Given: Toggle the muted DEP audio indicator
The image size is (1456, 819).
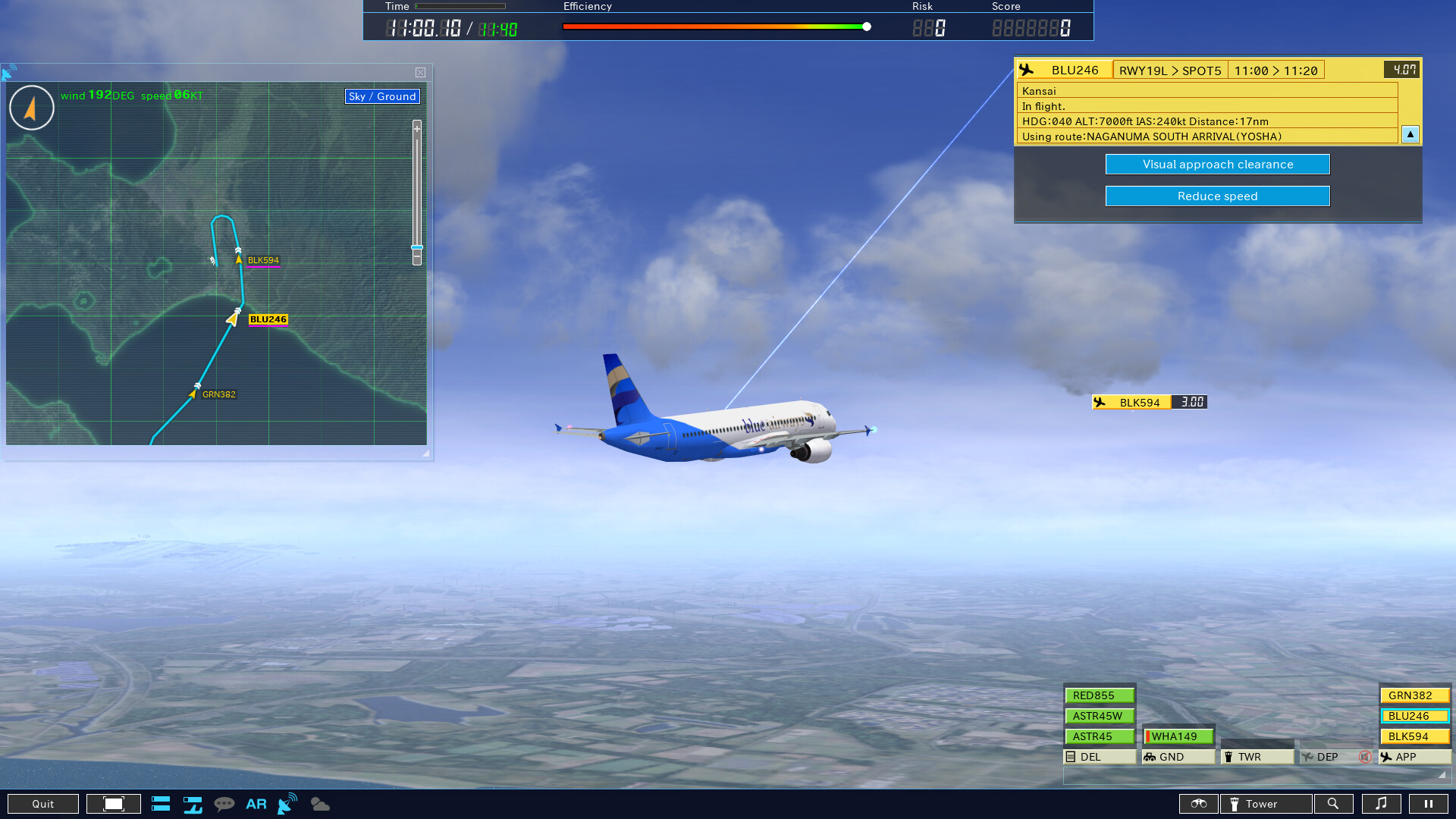Looking at the screenshot, I should pyautogui.click(x=1367, y=756).
